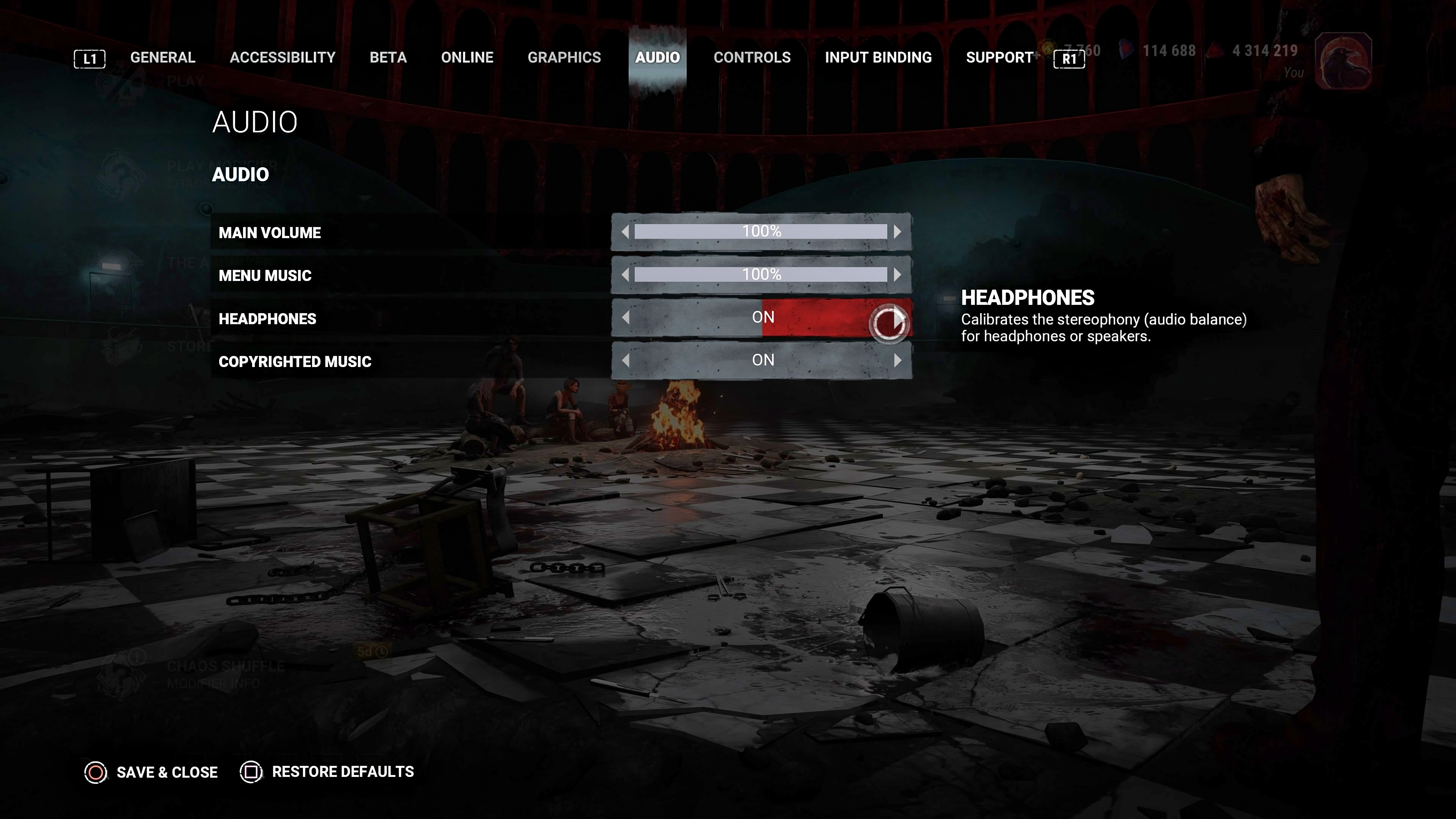Toggle Copyrighted Music with left arrow
This screenshot has height=819, width=1456.
point(625,361)
